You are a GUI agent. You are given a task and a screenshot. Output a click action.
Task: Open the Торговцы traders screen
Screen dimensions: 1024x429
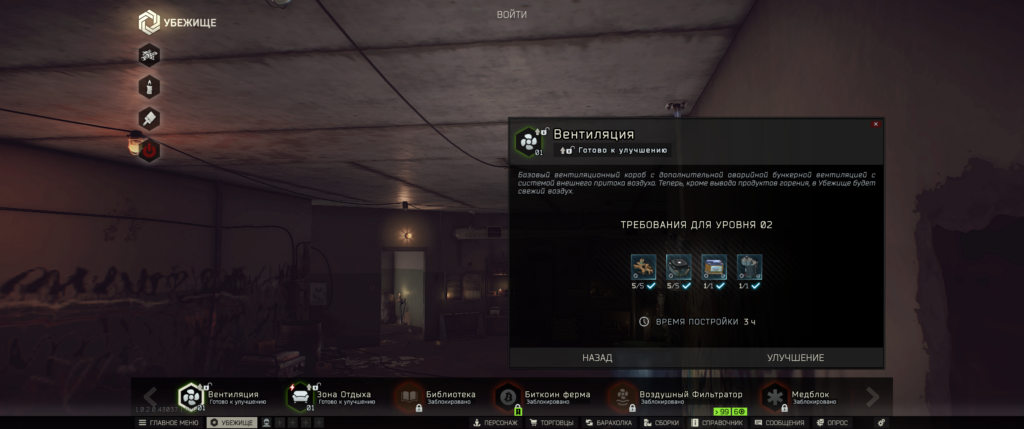coord(550,423)
